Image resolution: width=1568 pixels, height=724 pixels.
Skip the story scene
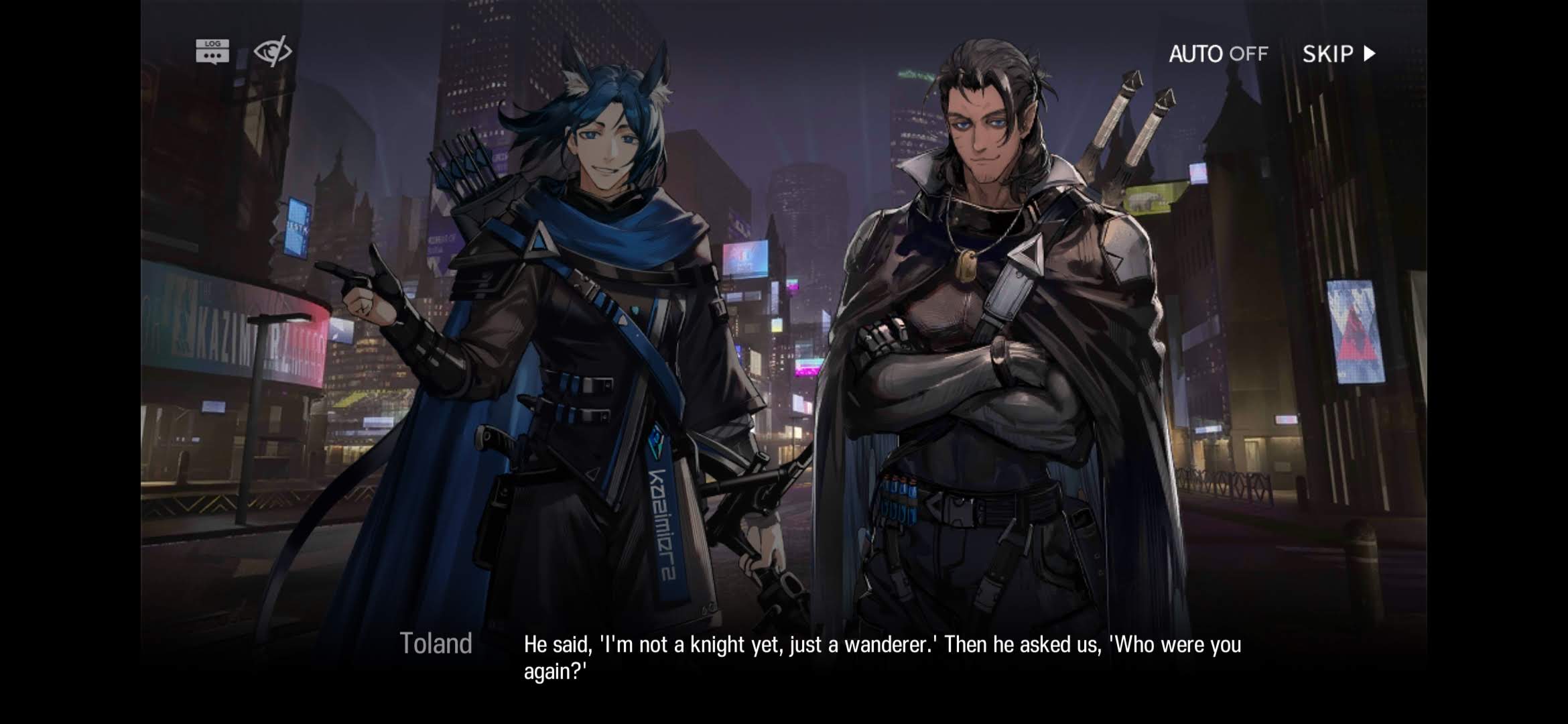coord(1338,54)
